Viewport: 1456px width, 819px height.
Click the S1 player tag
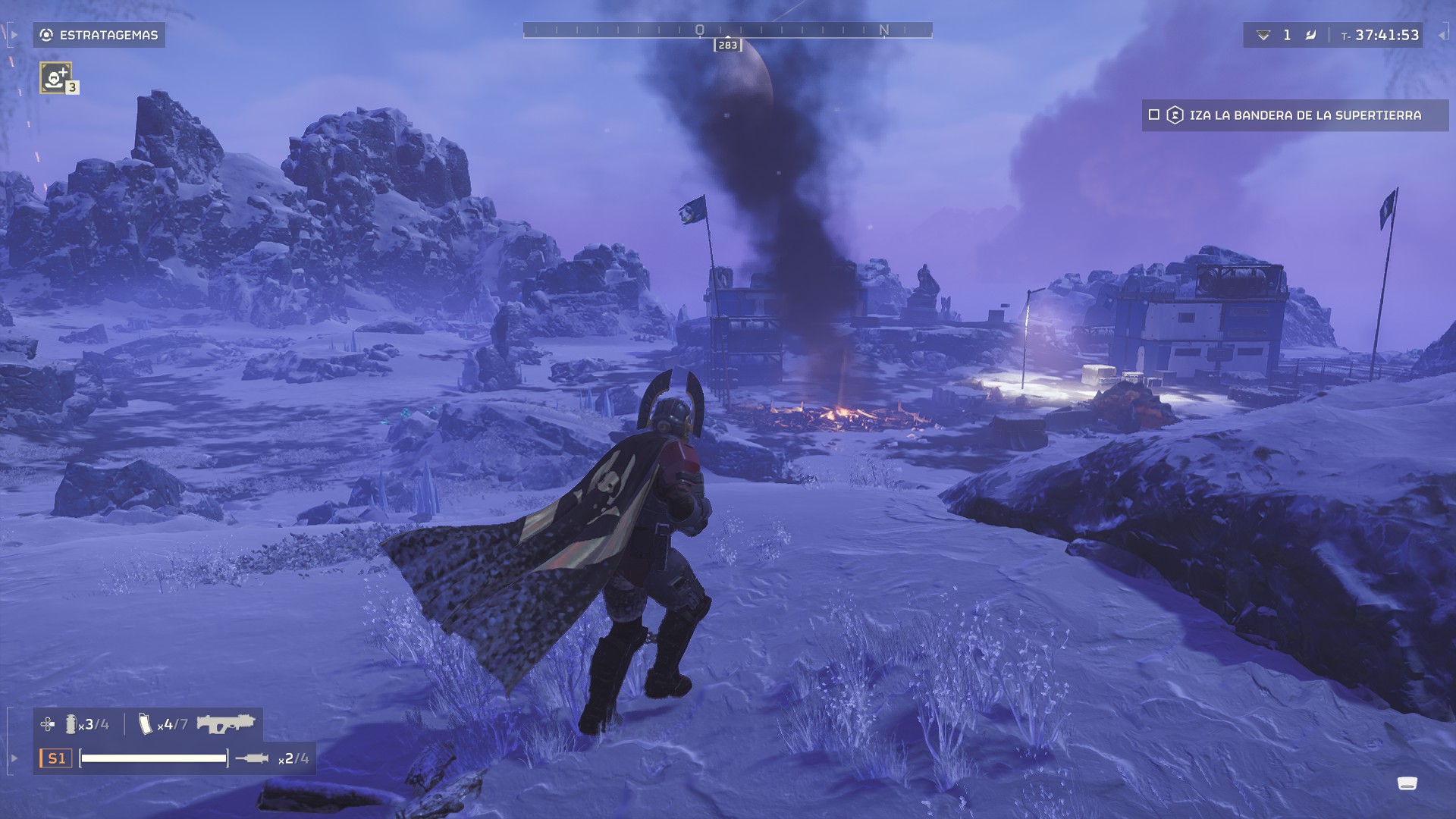pos(56,758)
